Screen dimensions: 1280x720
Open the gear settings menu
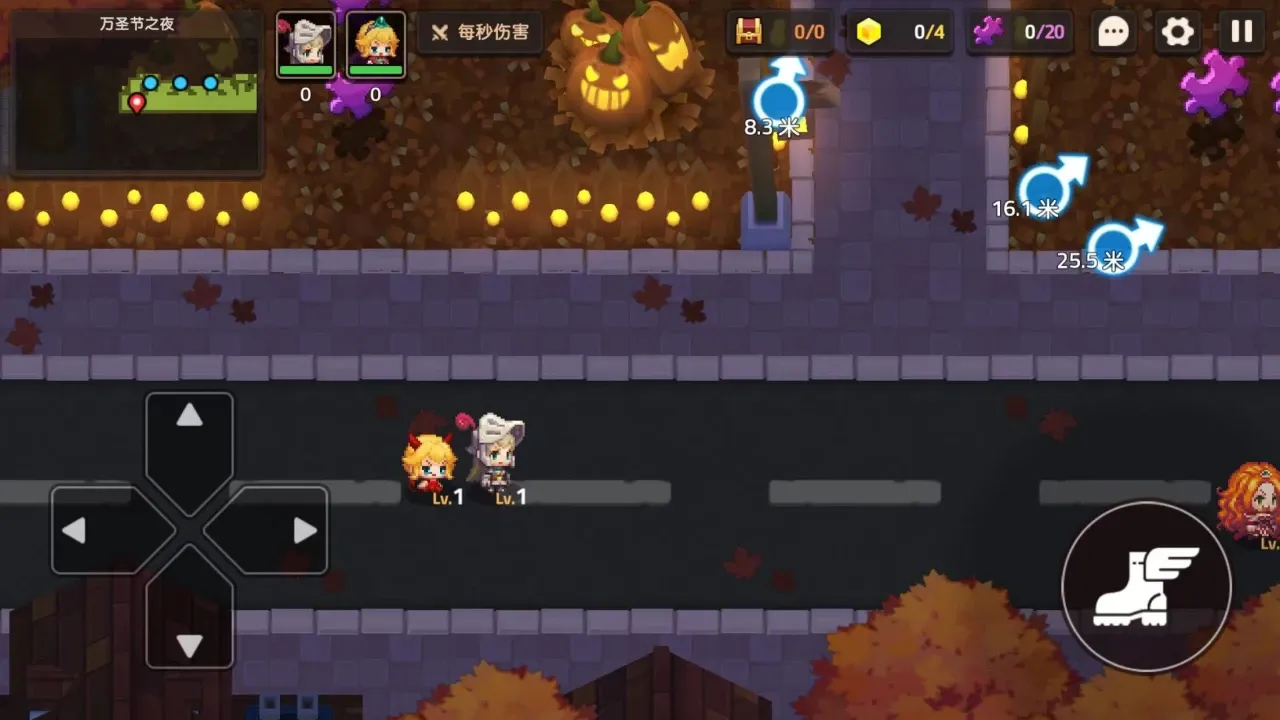1177,32
